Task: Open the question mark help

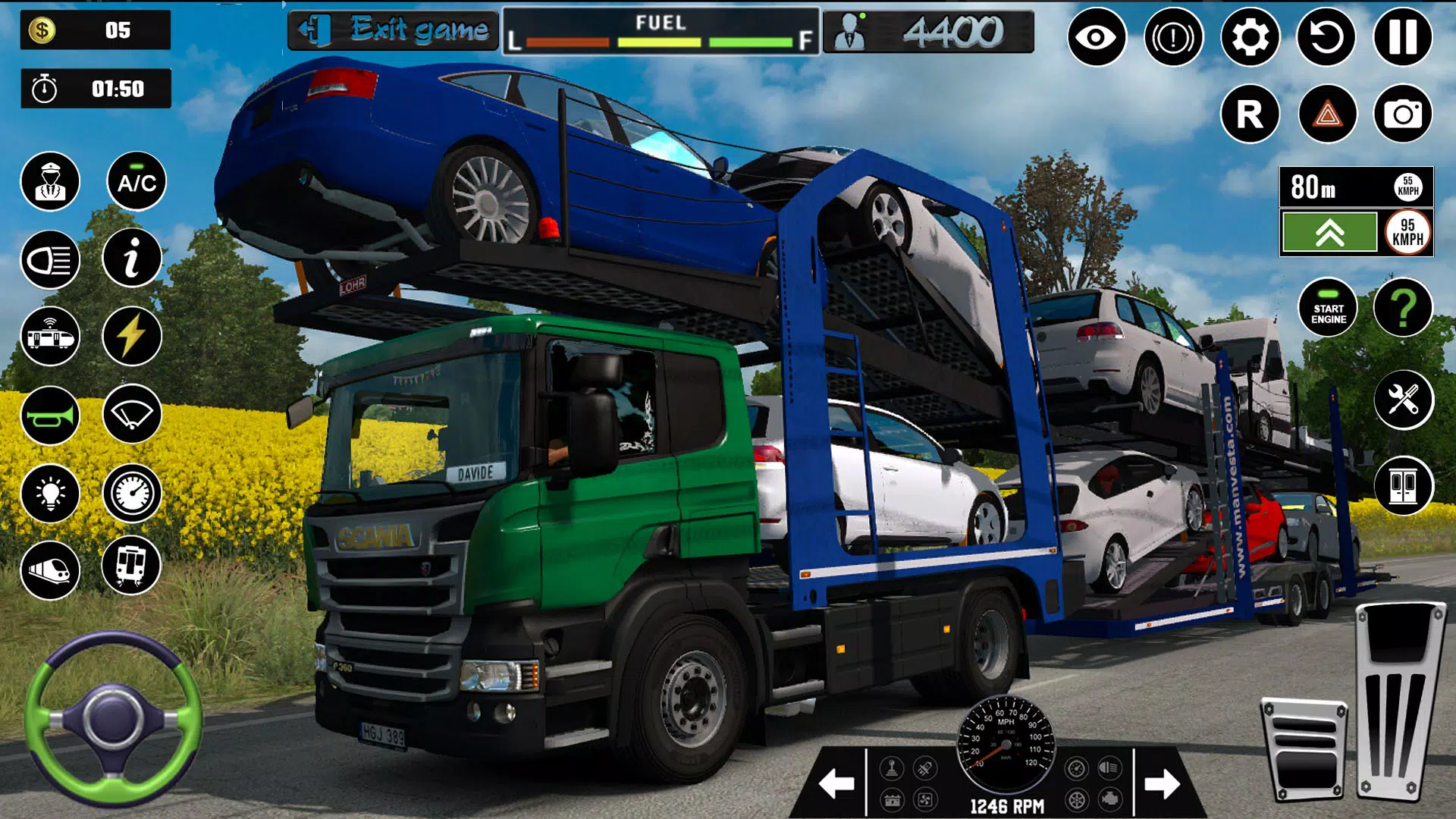Action: pos(1403,308)
